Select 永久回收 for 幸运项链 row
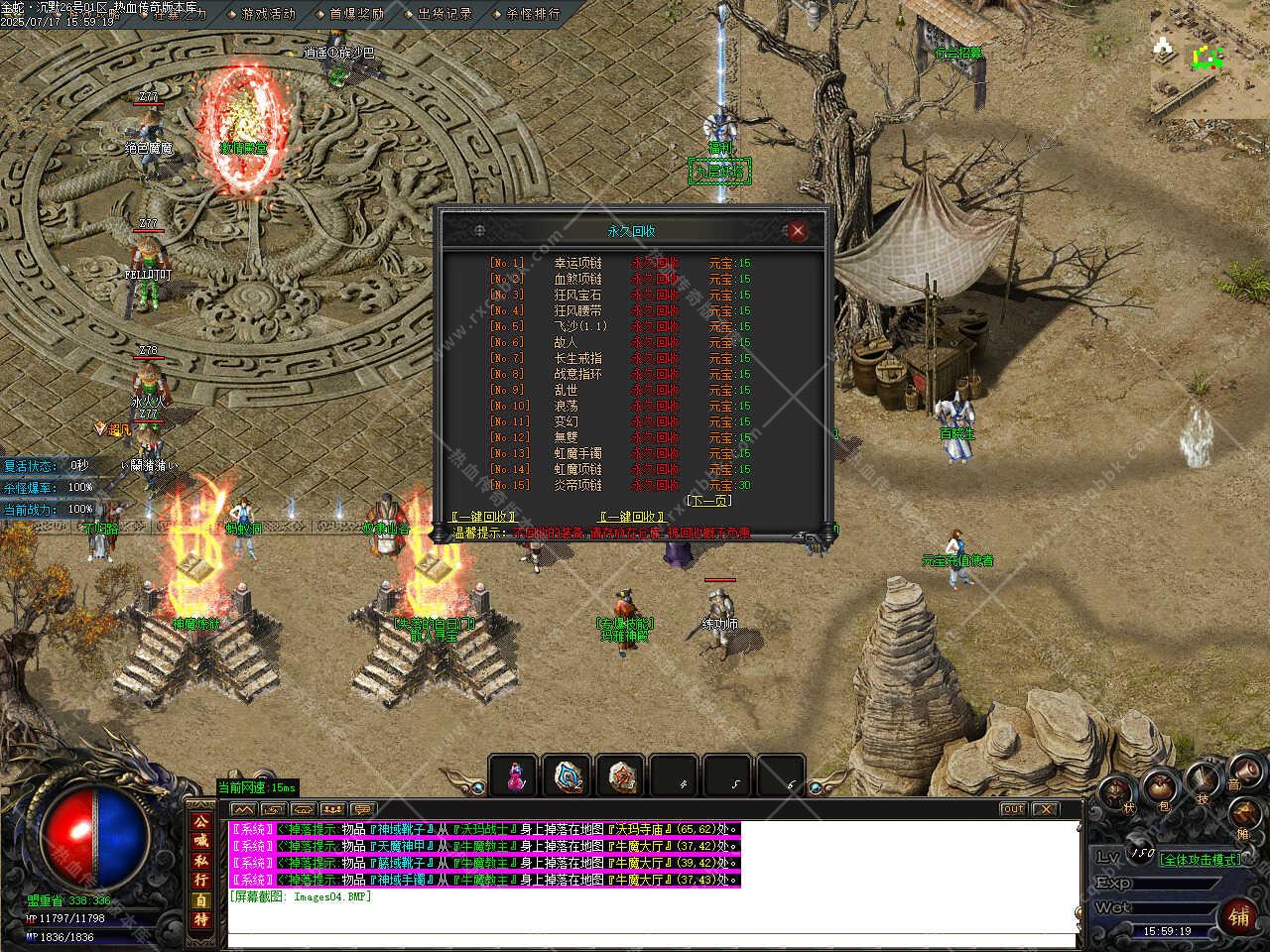Screen dimensions: 1270x952 click(x=655, y=263)
